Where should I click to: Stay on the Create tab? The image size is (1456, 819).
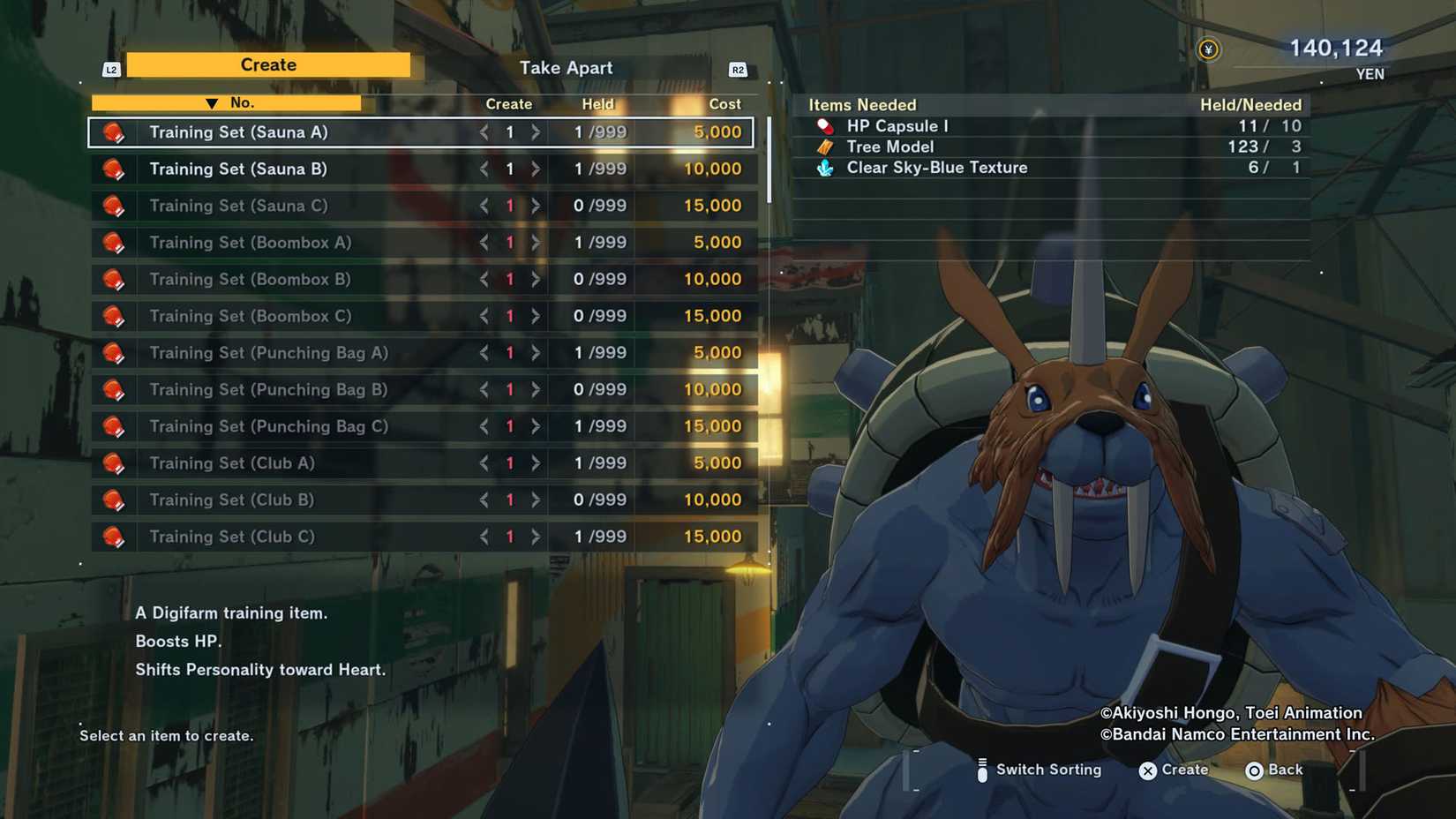tap(268, 64)
